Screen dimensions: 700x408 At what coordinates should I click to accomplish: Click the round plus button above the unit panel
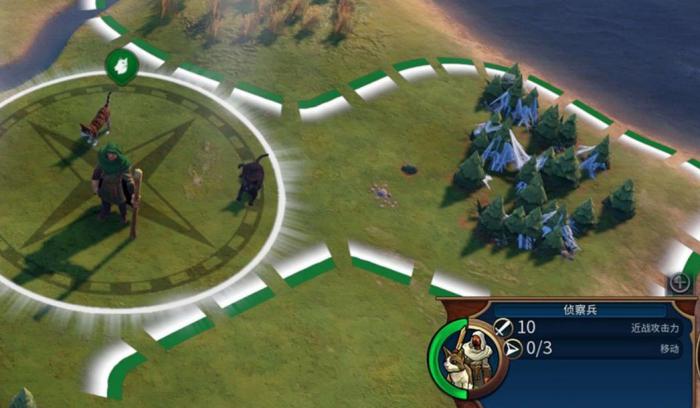(x=682, y=283)
